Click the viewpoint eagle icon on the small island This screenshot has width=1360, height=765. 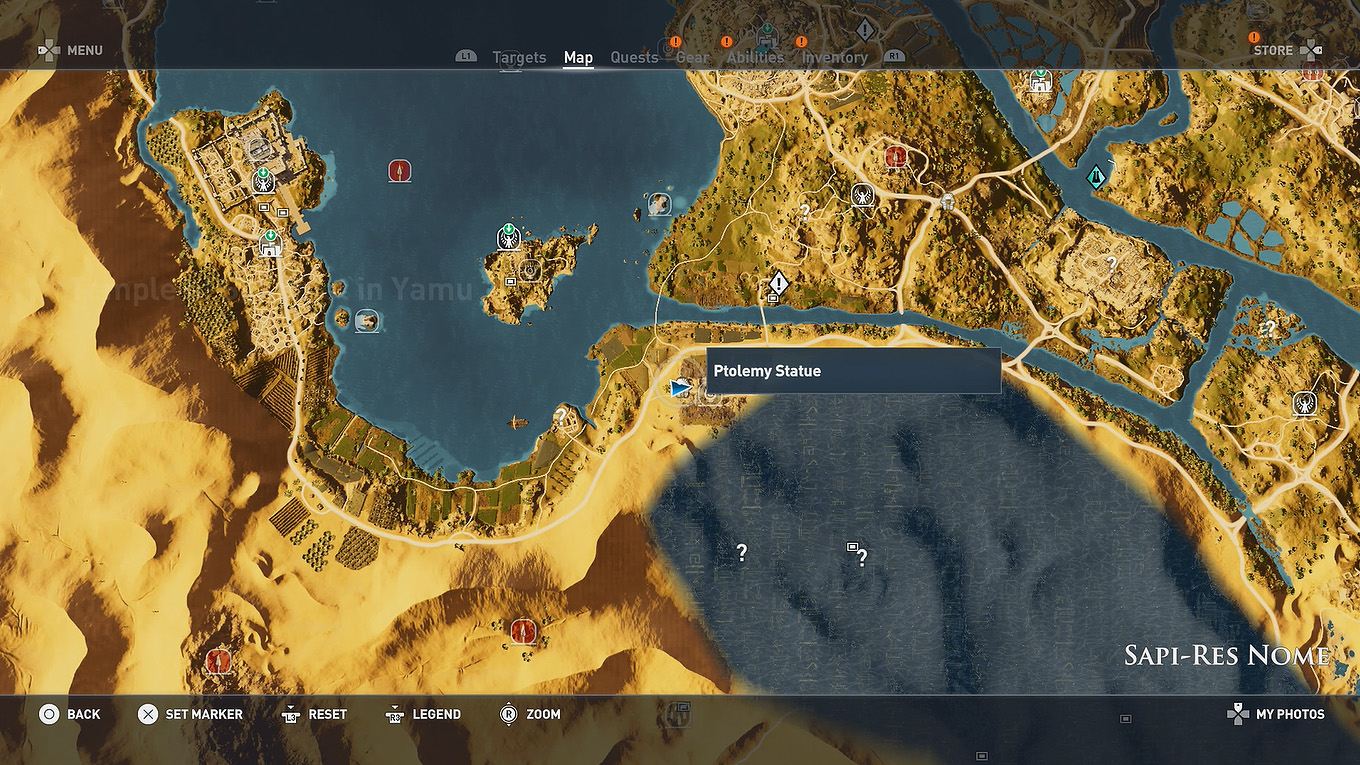507,239
